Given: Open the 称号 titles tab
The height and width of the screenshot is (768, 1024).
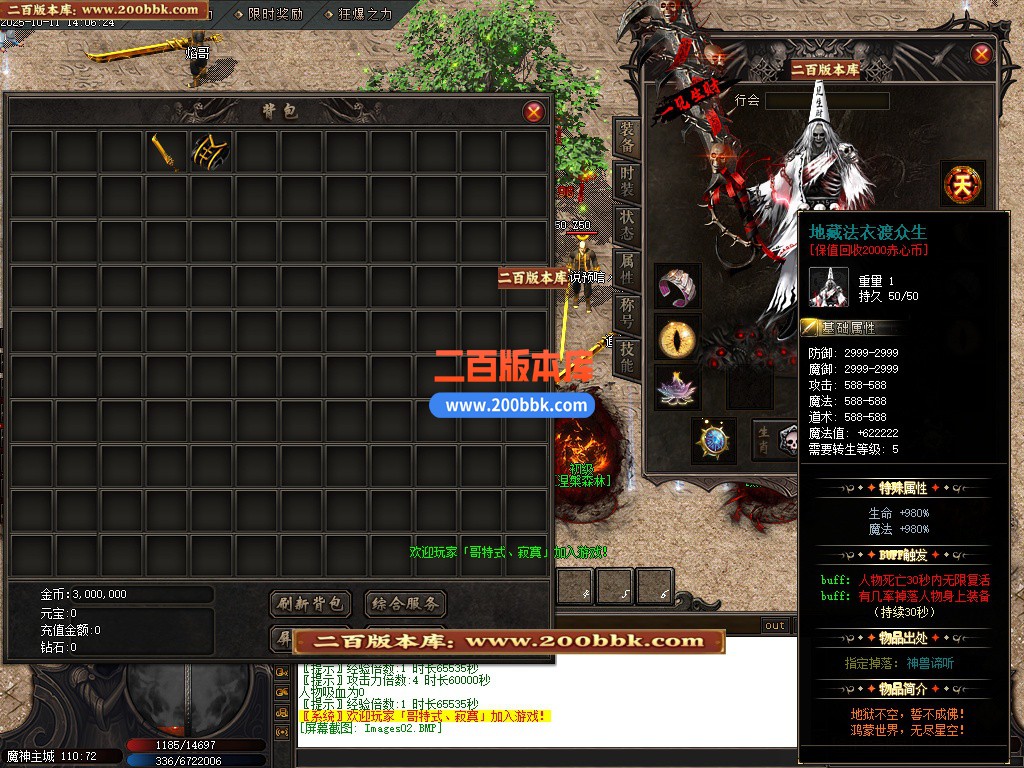Looking at the screenshot, I should [x=626, y=310].
